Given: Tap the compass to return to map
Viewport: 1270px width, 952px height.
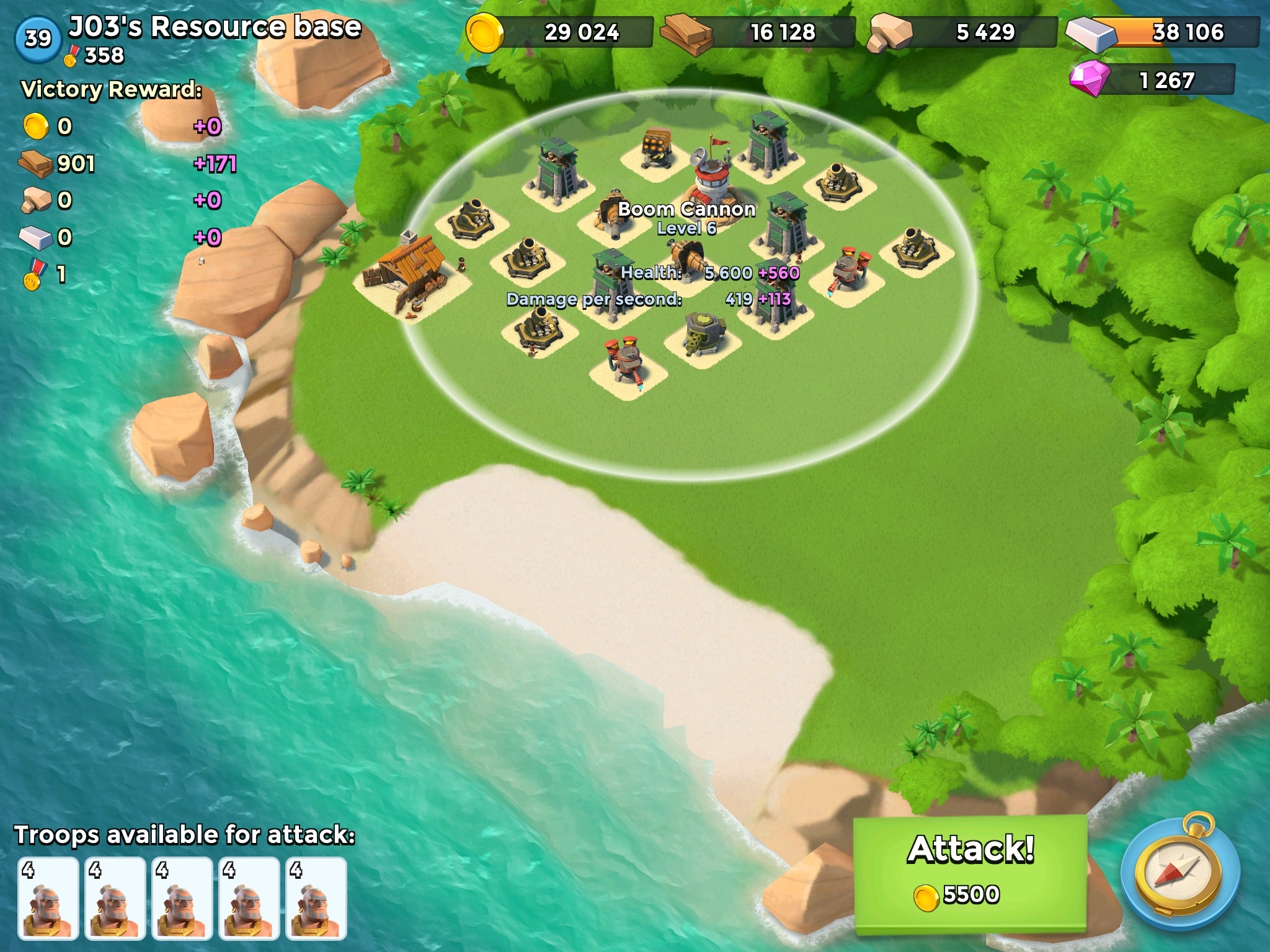Looking at the screenshot, I should coord(1179,876).
